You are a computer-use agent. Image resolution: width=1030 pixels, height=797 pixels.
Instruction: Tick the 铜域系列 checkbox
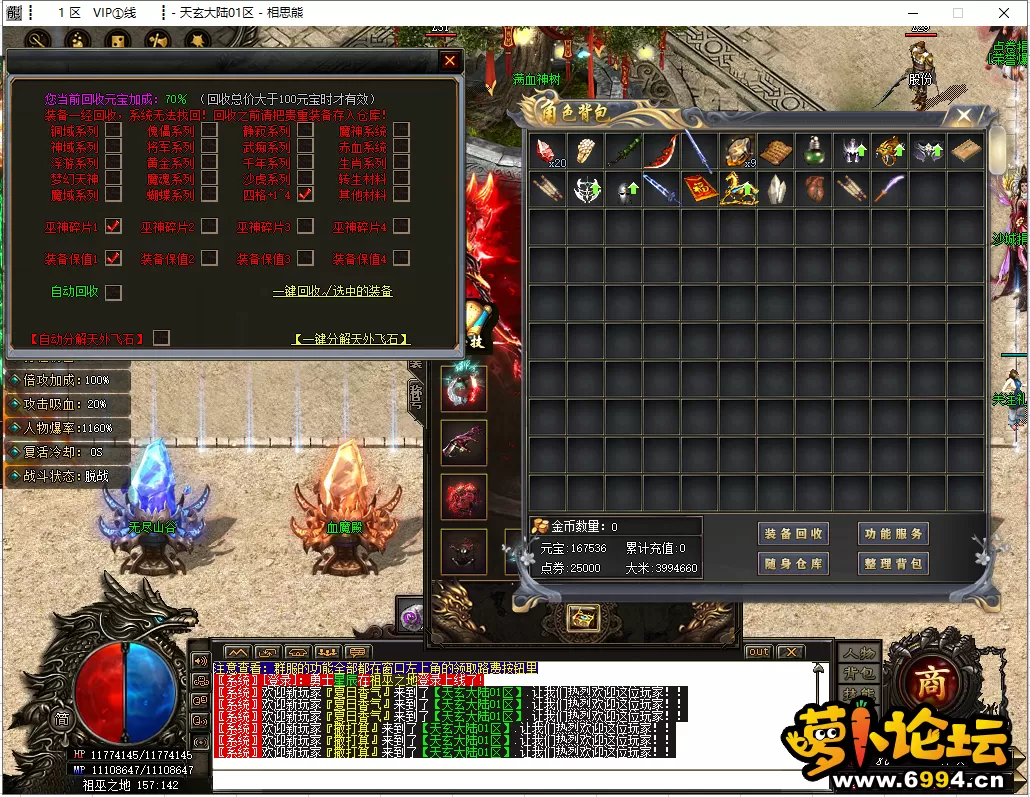coord(114,130)
